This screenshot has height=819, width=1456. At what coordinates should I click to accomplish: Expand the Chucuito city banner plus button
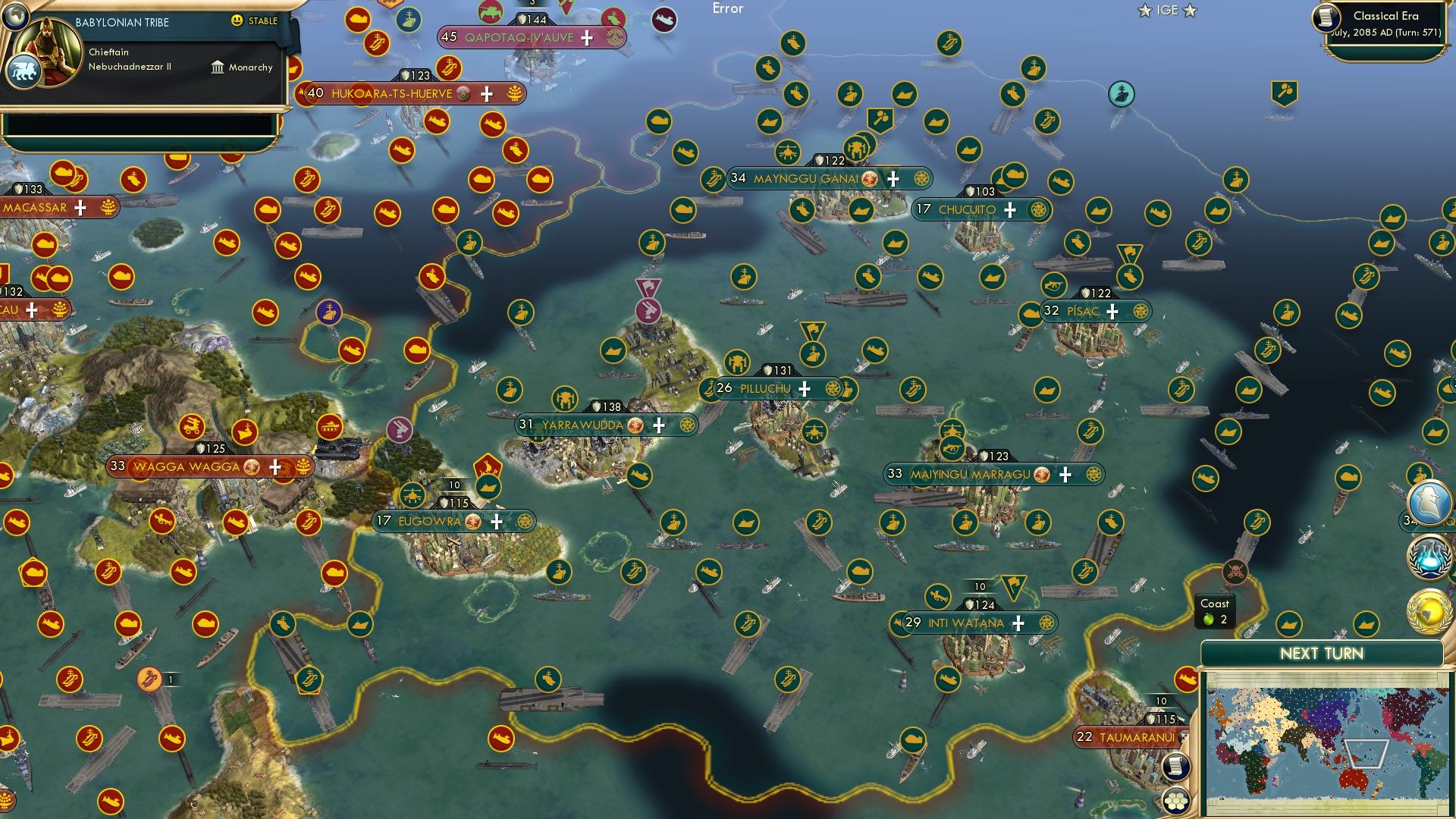click(x=1010, y=211)
